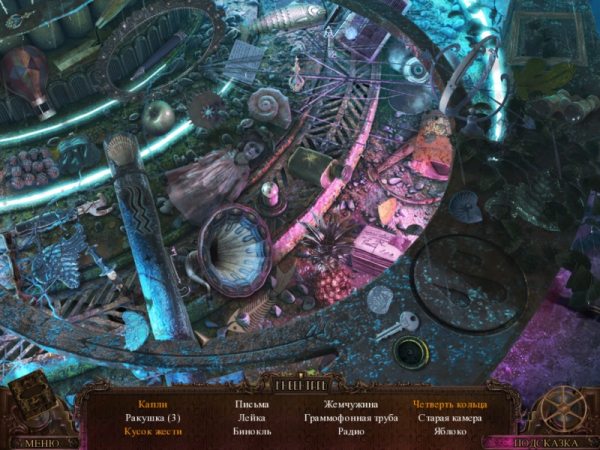Choose the Четверть кольца list entry
The height and width of the screenshot is (450, 600).
click(x=449, y=404)
